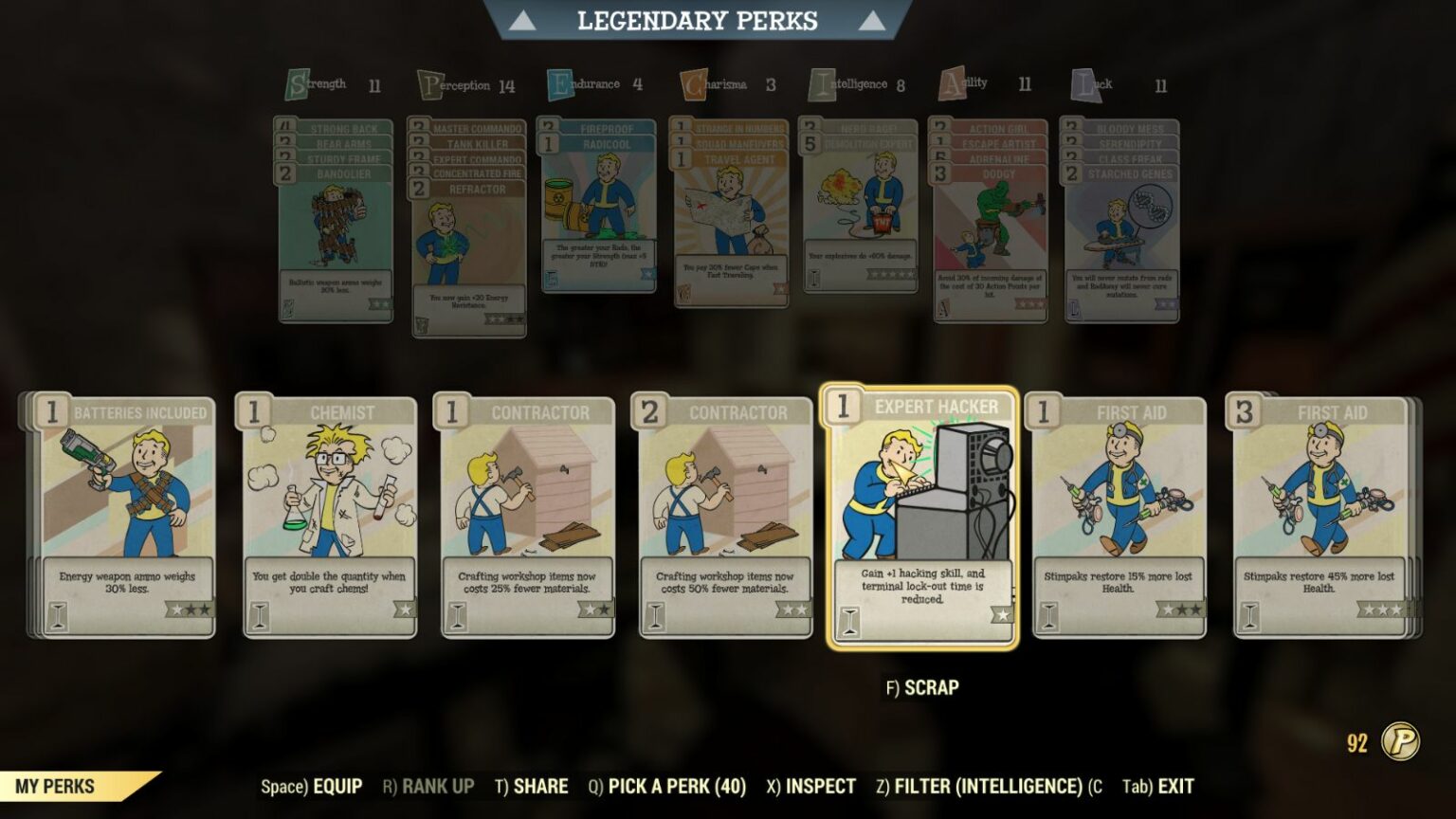1456x819 pixels.
Task: Select the Agility SPECIAL icon
Action: pyautogui.click(x=950, y=82)
